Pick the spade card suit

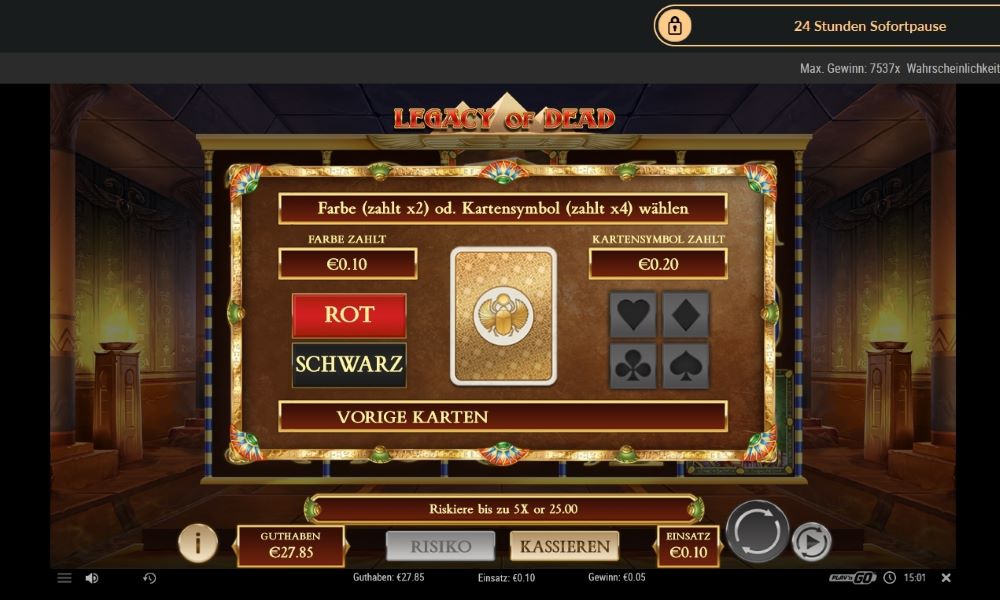tap(685, 365)
